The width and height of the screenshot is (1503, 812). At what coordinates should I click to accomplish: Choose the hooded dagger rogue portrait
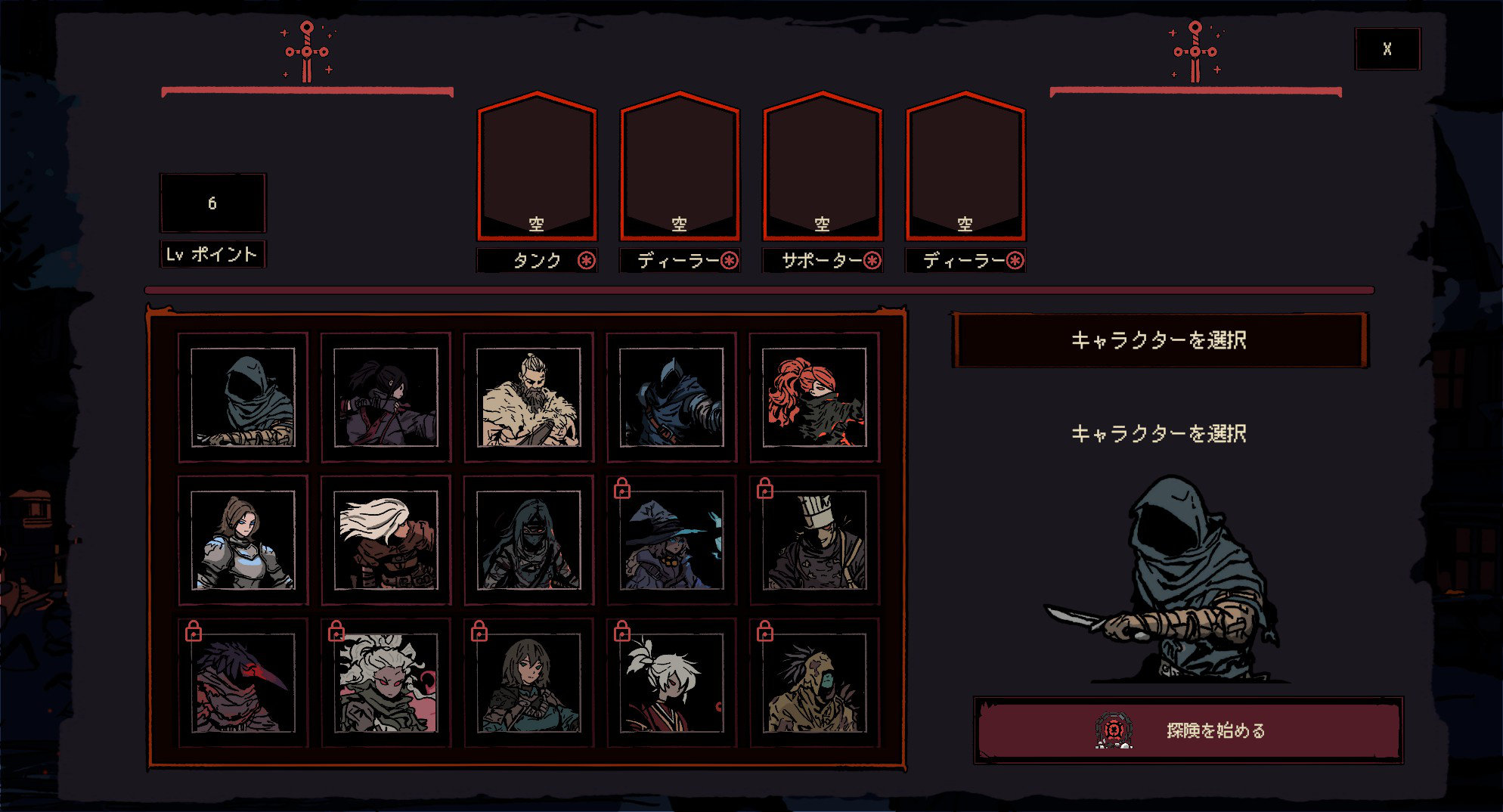click(x=243, y=397)
